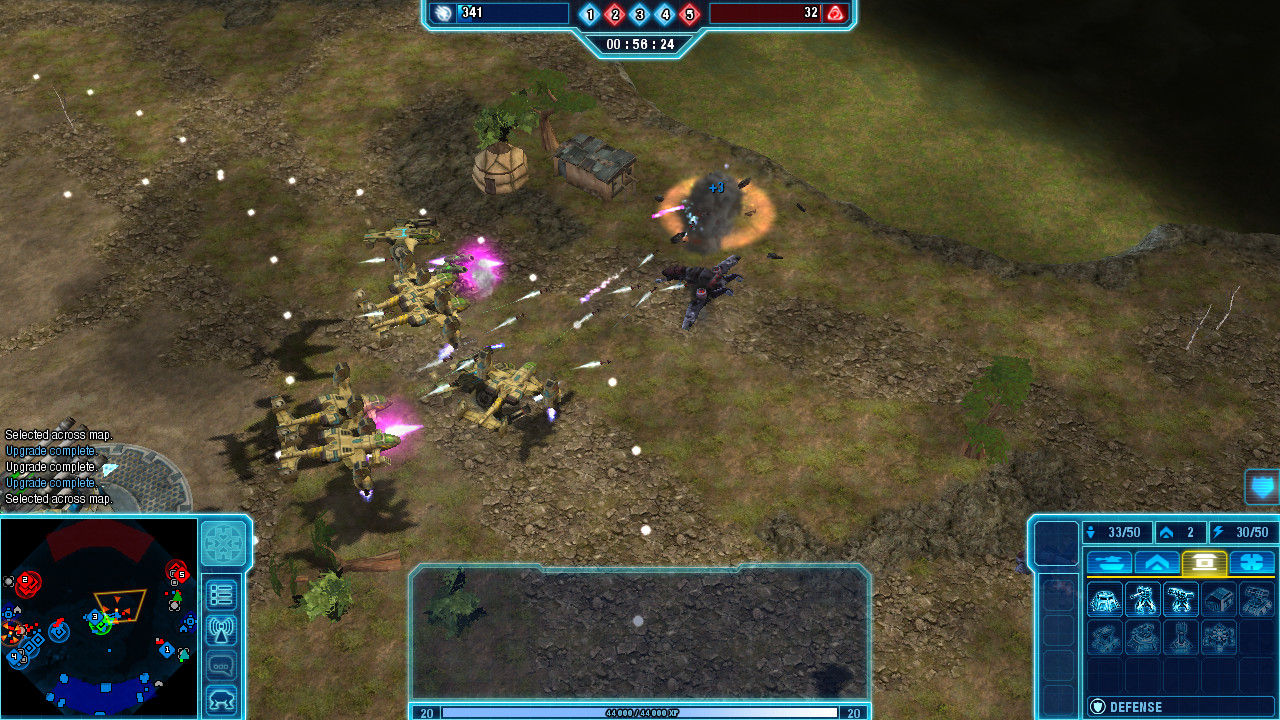This screenshot has width=1280, height=720.
Task: Select the tank units build tab
Action: (x=1109, y=563)
